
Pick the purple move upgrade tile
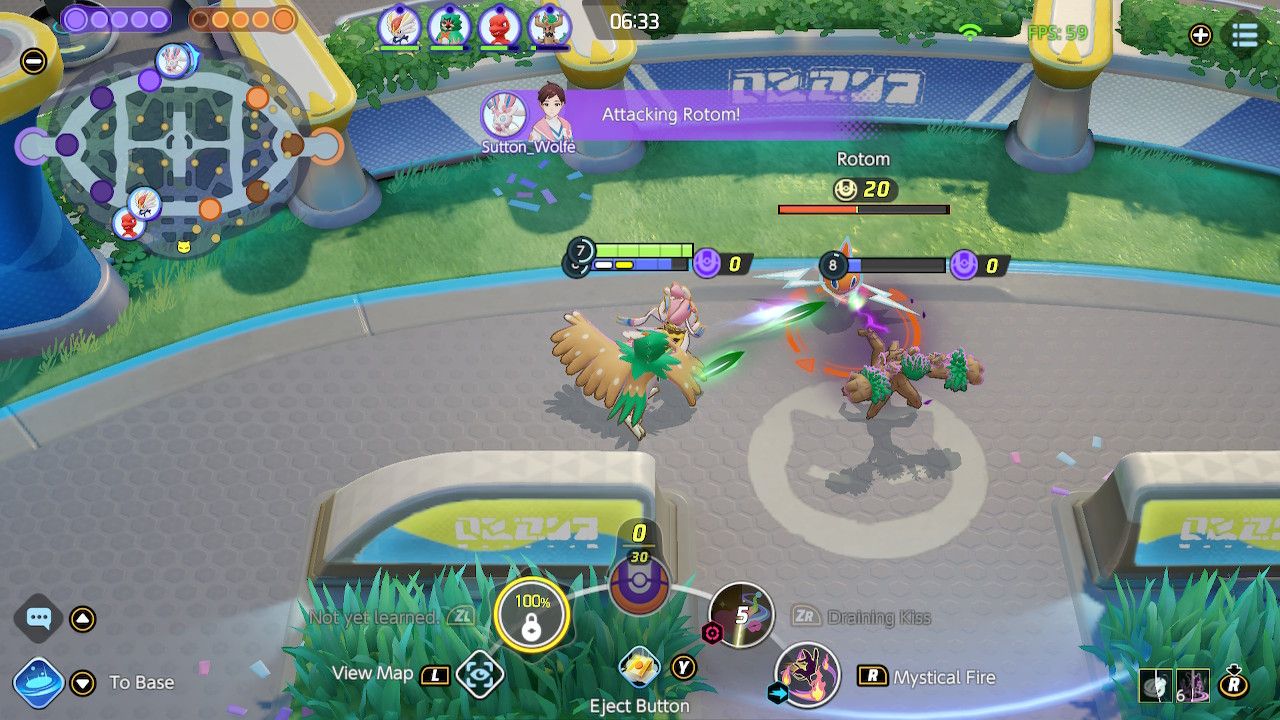1193,685
